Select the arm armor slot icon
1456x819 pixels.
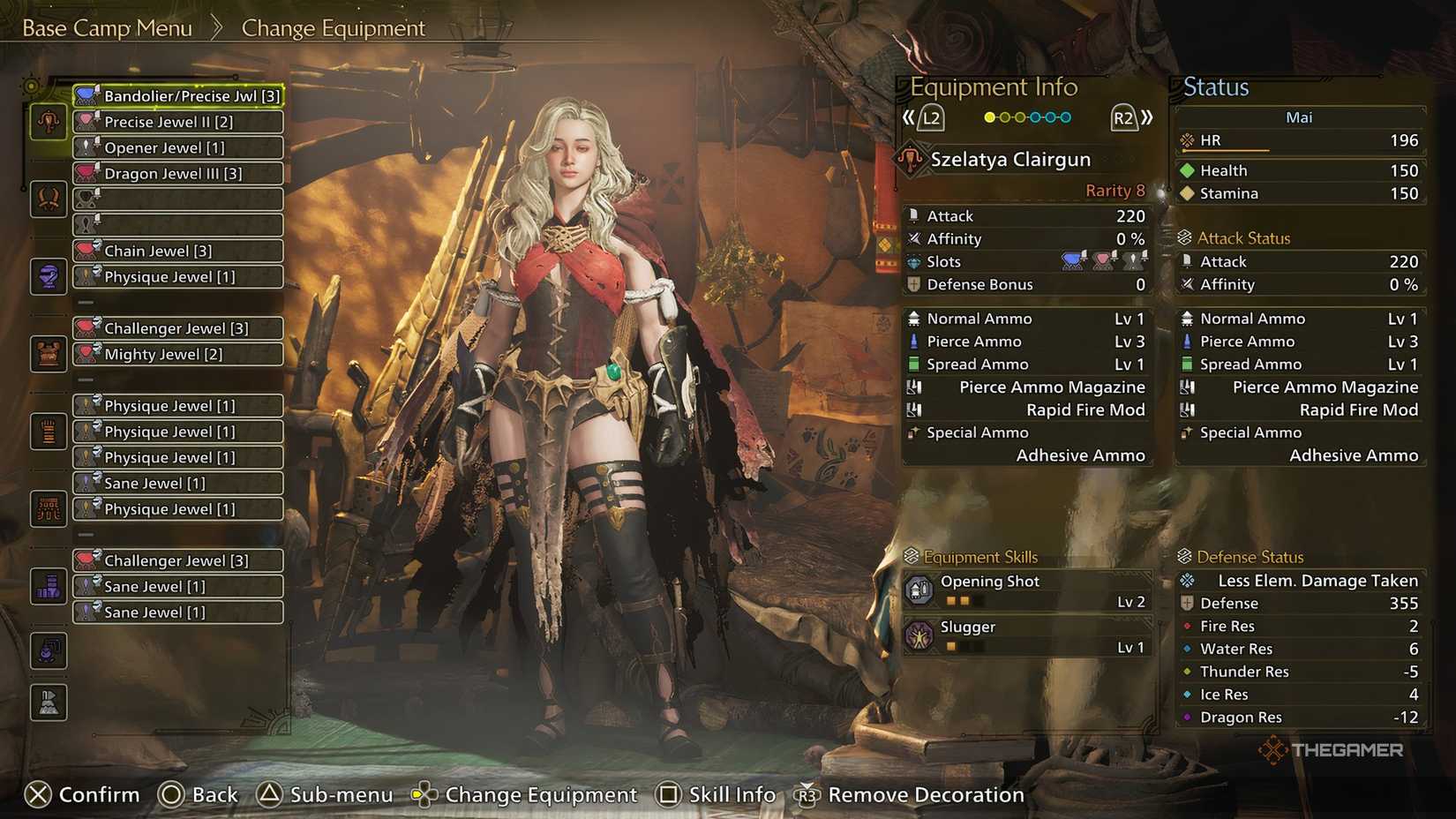(x=48, y=353)
